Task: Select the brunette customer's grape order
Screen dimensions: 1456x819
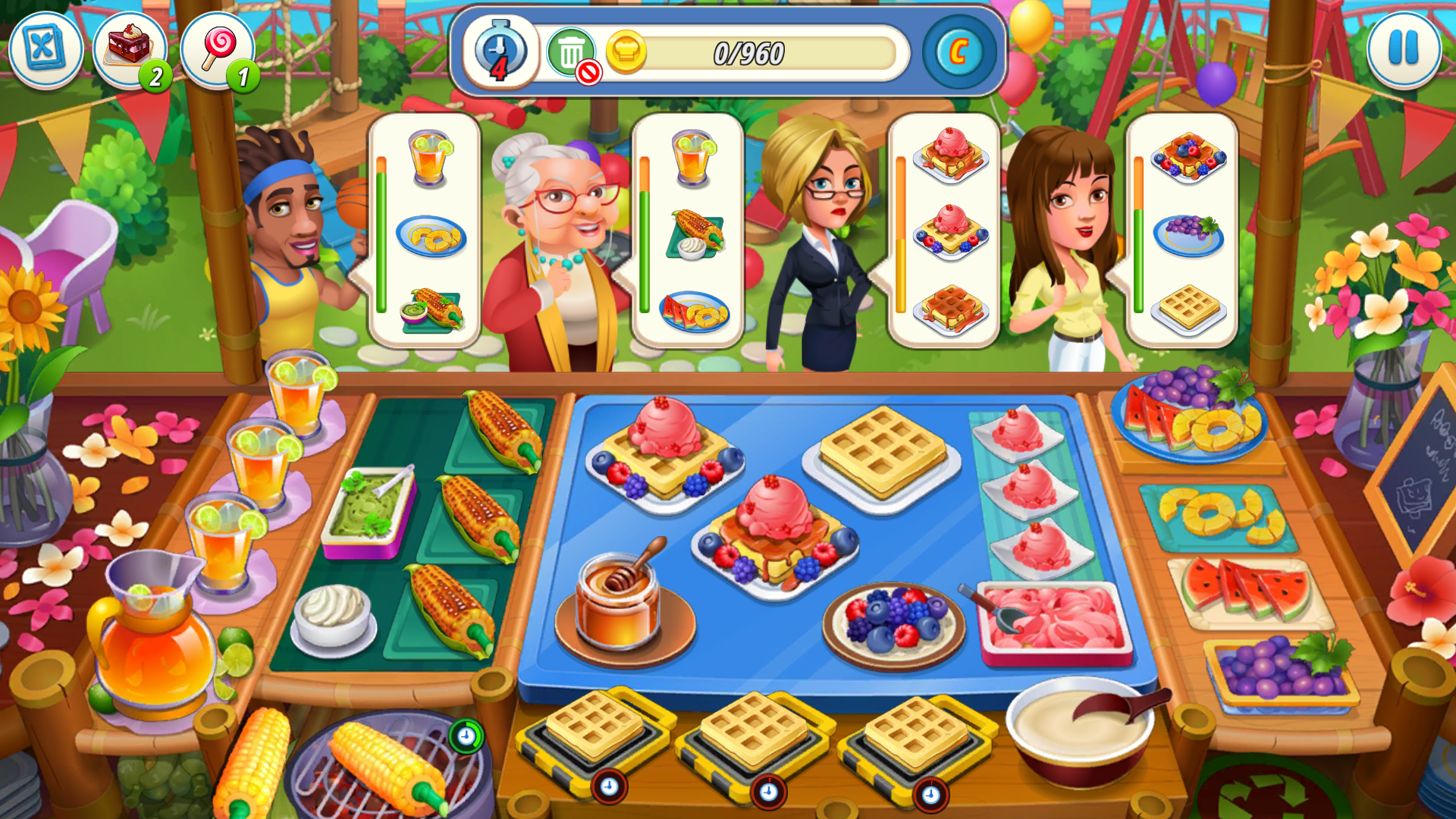Action: click(x=1188, y=235)
